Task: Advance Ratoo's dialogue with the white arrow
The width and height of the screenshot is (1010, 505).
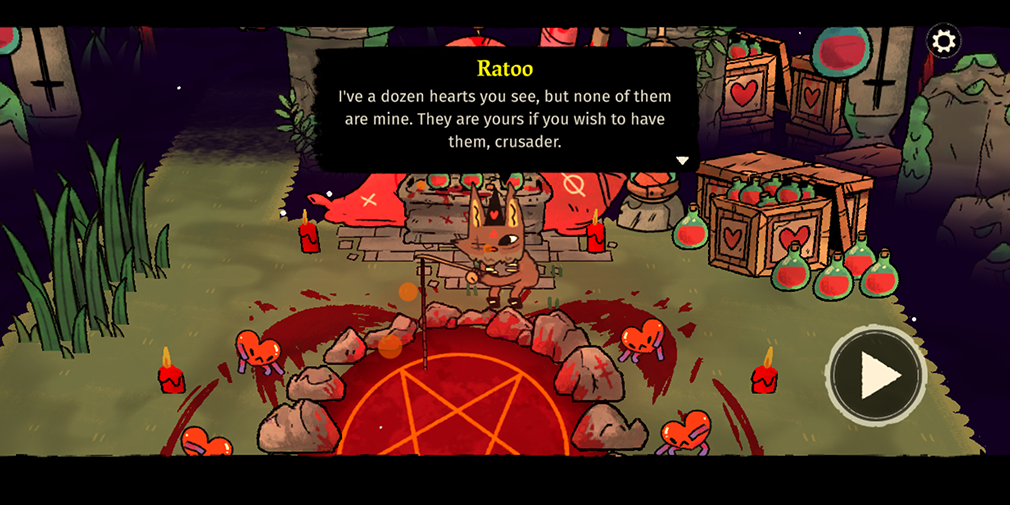Action: [x=682, y=161]
